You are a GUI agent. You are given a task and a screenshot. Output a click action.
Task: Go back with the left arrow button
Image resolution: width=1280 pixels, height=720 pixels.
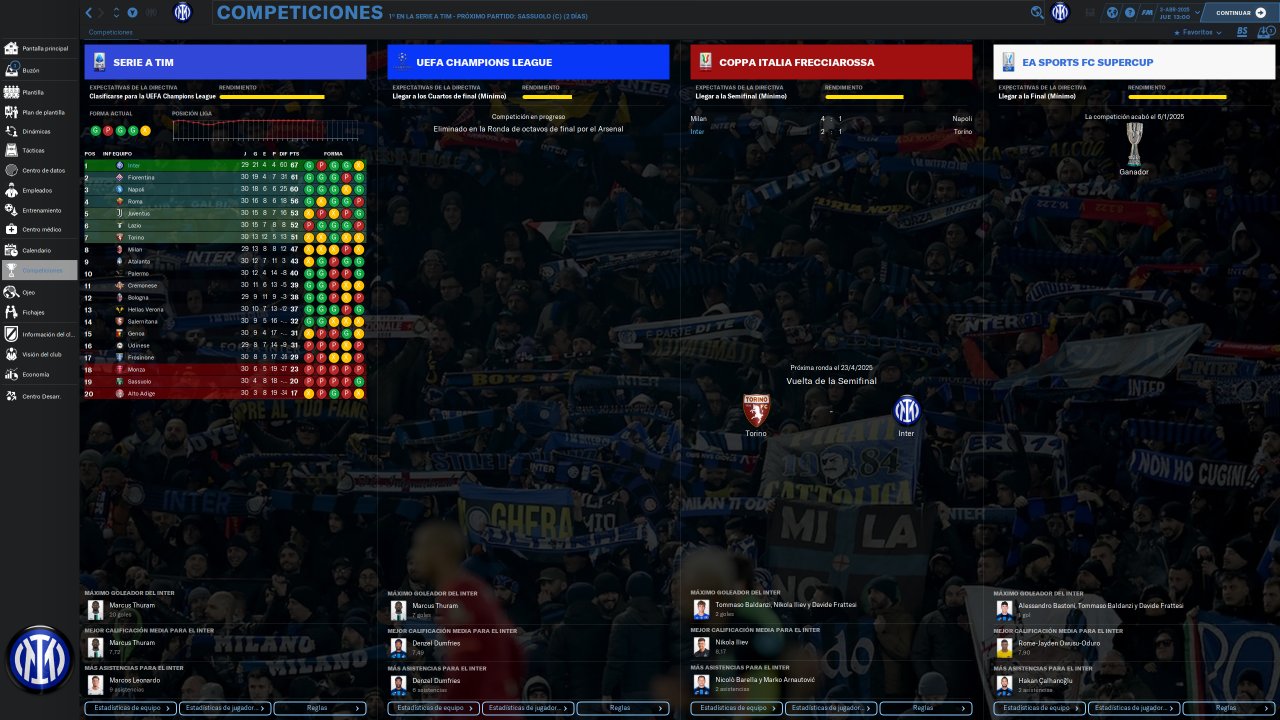[89, 13]
